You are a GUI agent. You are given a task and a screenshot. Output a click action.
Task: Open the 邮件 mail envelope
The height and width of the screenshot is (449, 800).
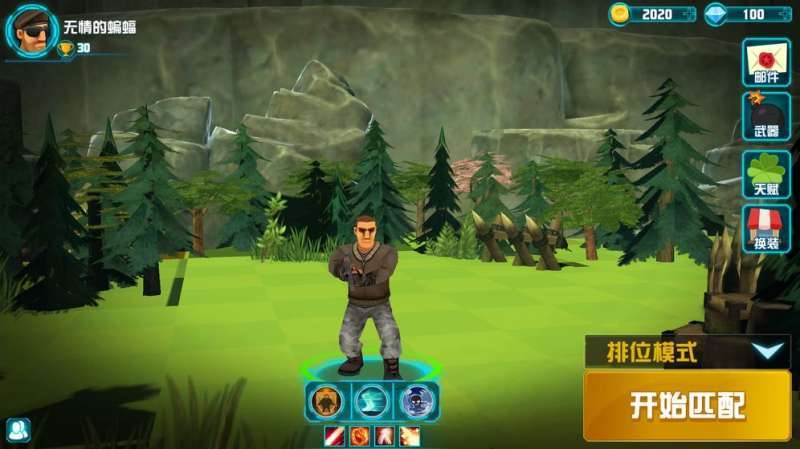(x=766, y=62)
